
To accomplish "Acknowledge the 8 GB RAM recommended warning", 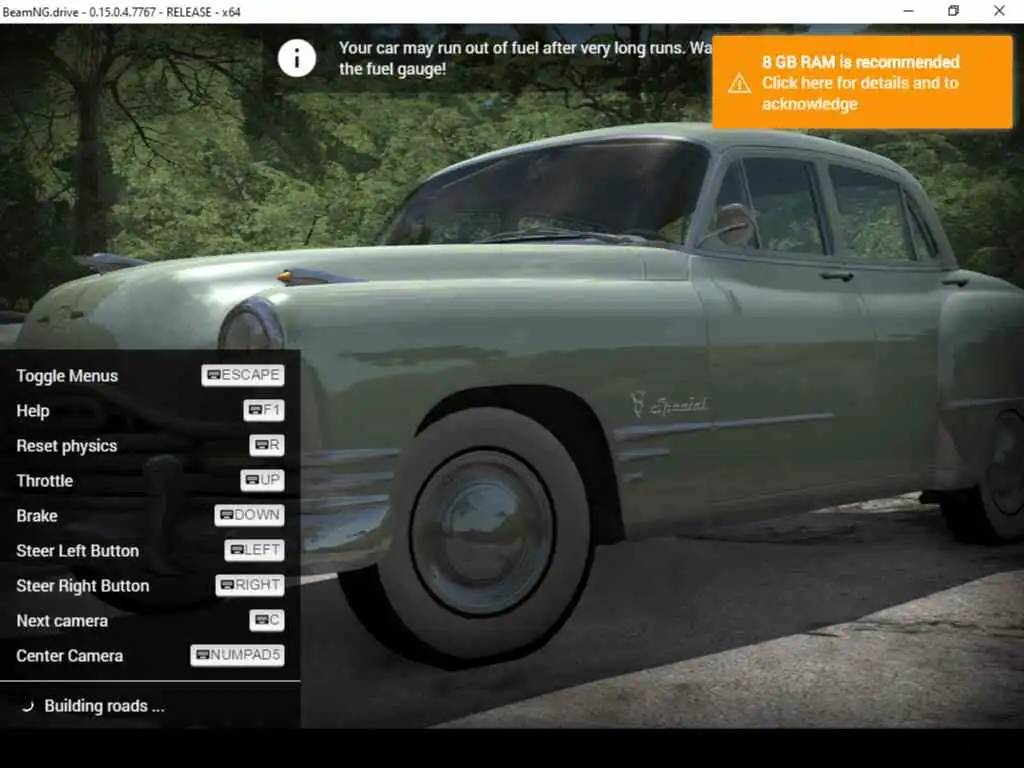I will 861,83.
